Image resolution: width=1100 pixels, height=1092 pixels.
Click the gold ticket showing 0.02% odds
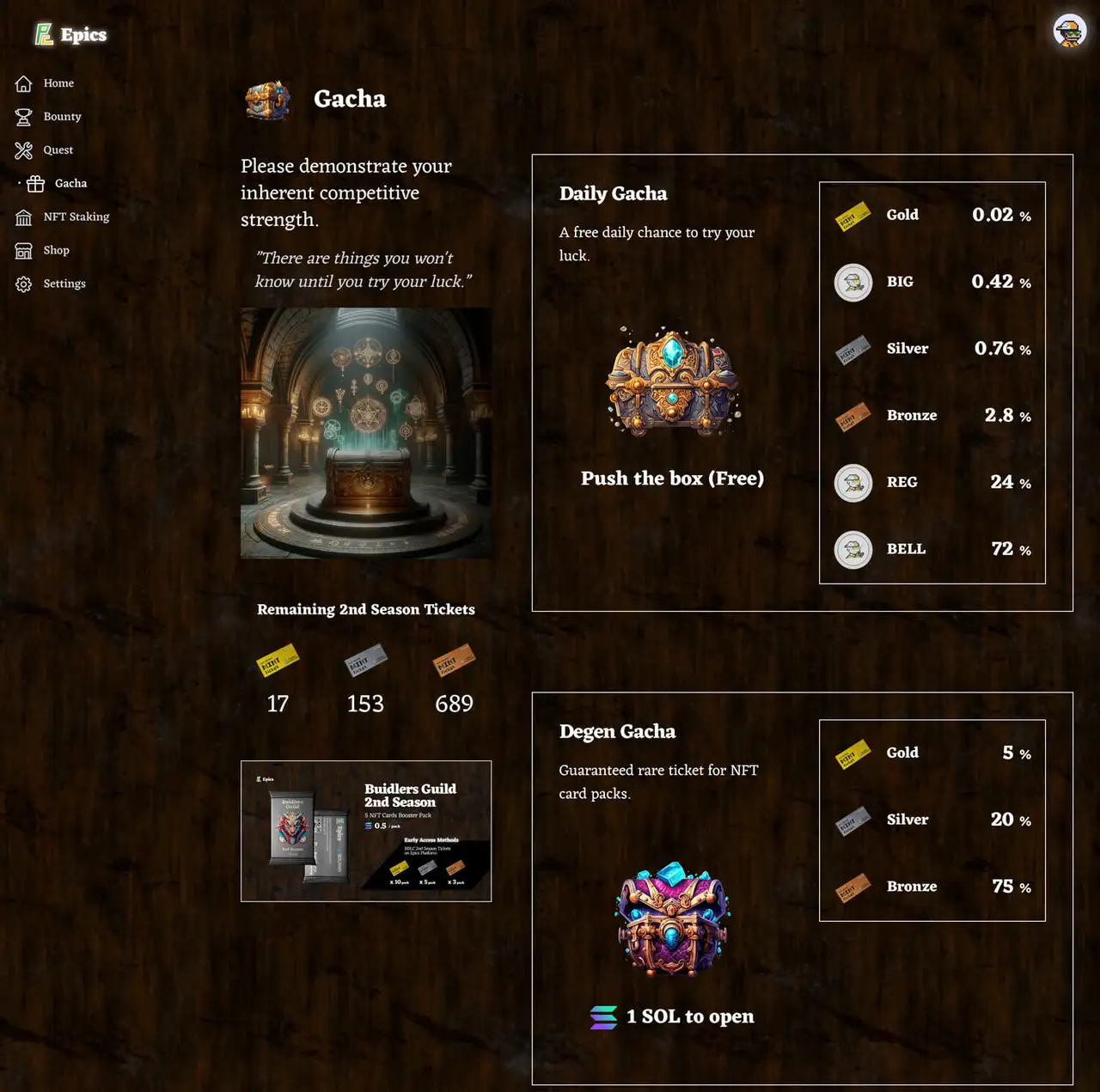852,215
